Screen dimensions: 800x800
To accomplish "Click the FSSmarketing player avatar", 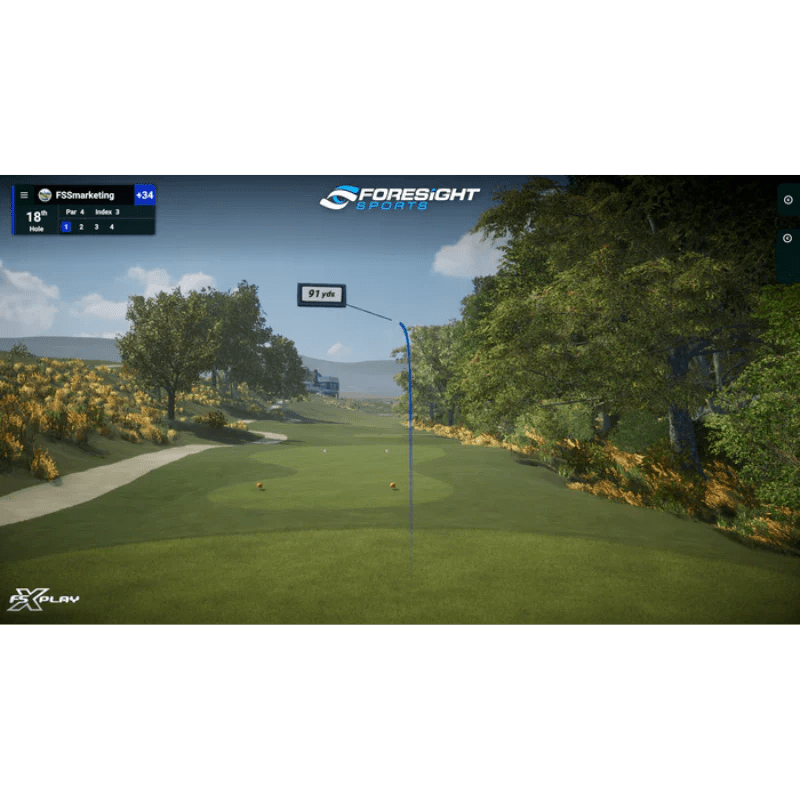I will click(44, 195).
